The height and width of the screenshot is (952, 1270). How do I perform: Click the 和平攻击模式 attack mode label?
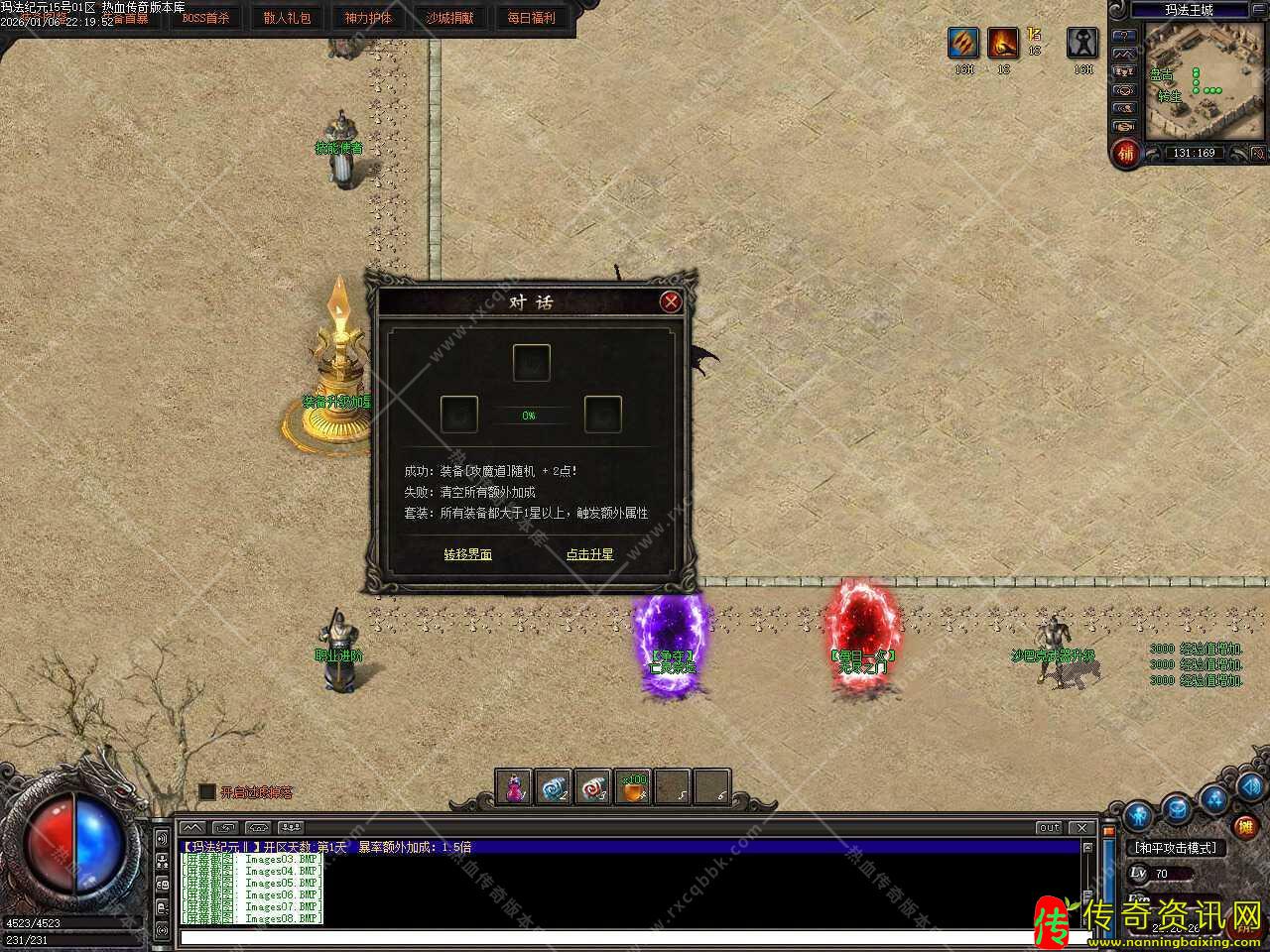(x=1176, y=848)
